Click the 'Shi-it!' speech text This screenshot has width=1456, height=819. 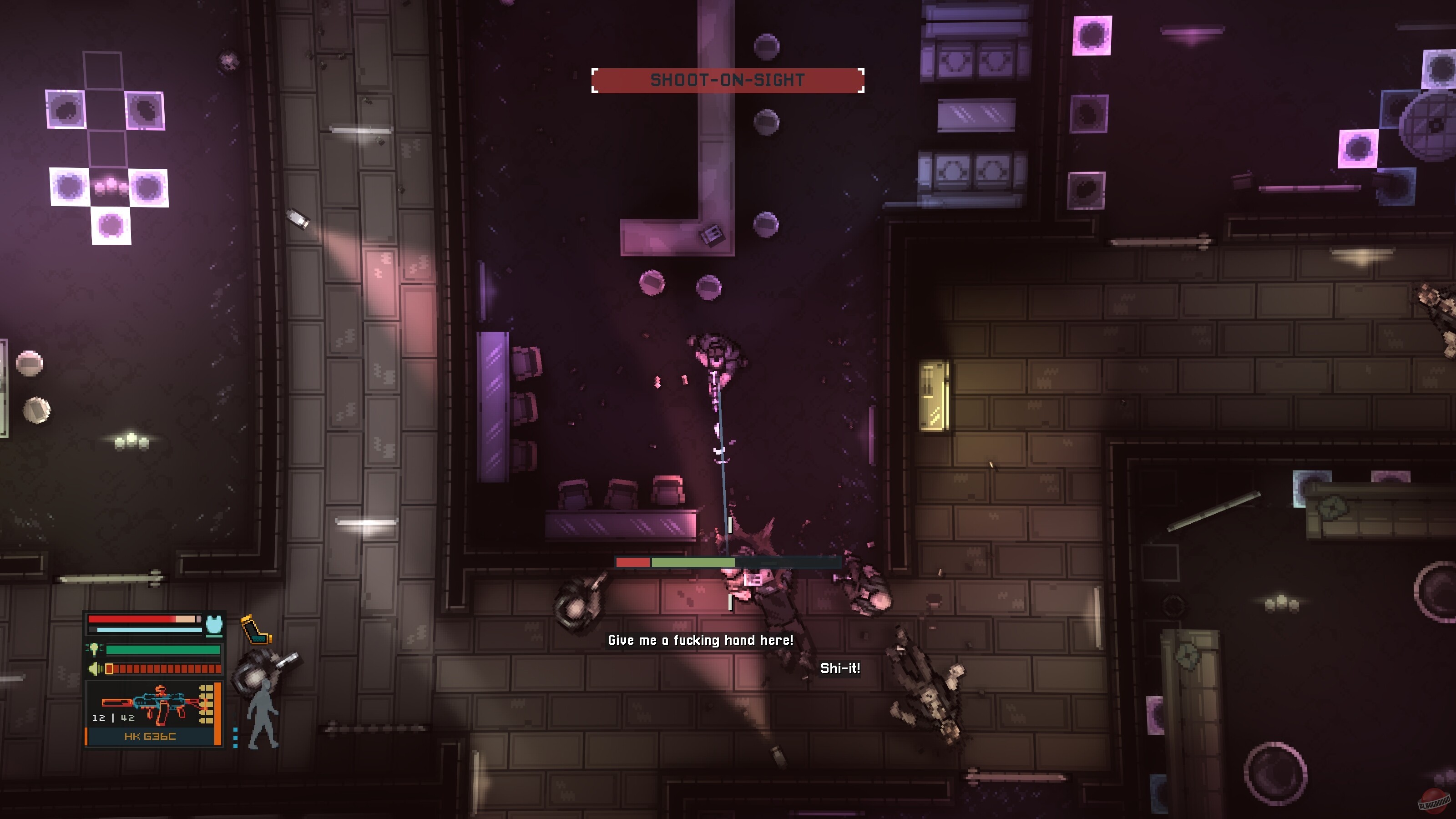click(x=840, y=669)
